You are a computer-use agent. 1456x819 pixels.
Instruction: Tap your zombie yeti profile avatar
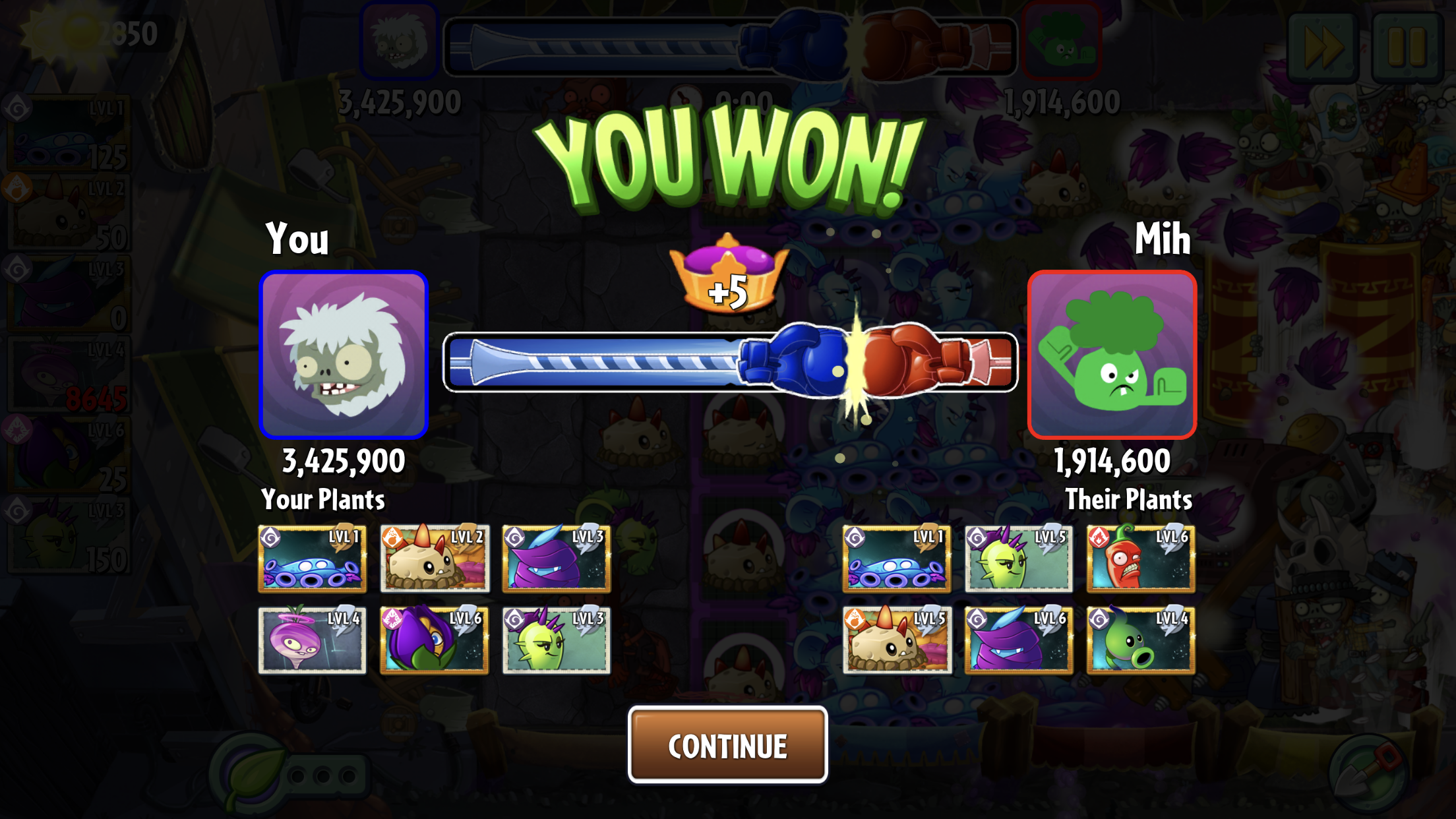tap(344, 355)
